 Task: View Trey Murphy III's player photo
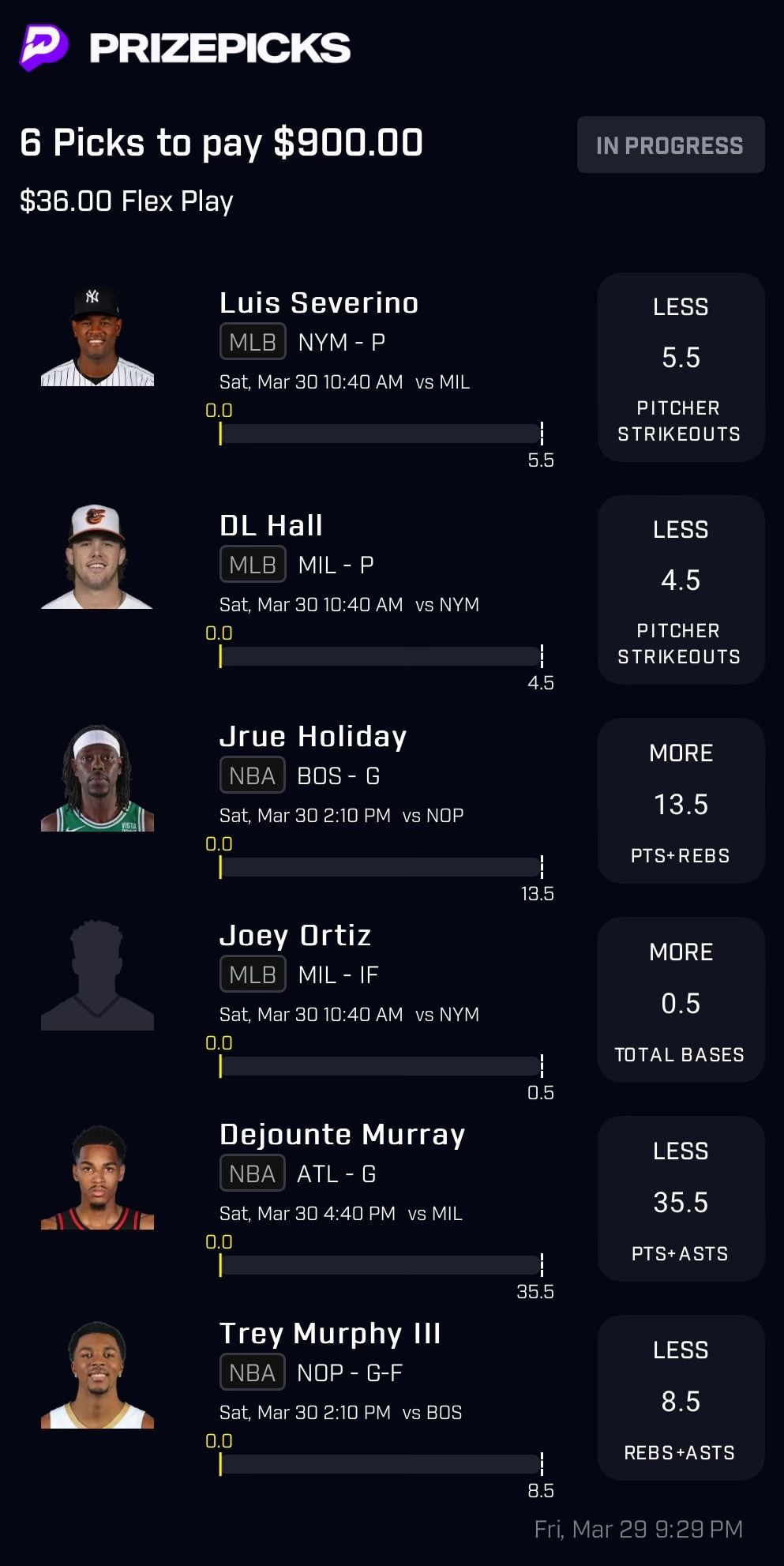click(x=97, y=1376)
